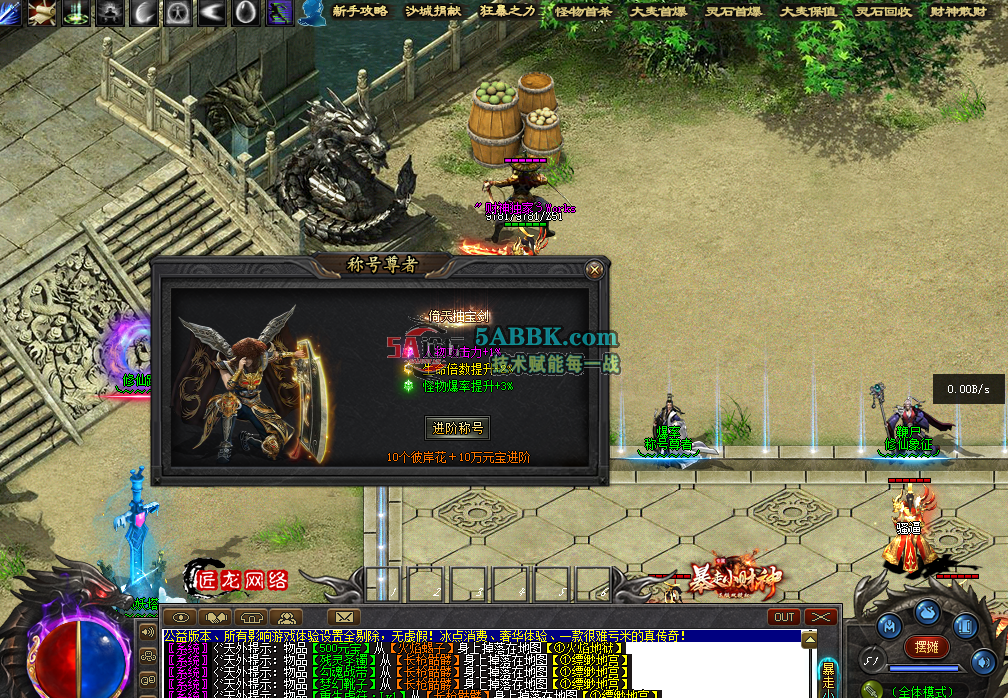Click the eye icon on chat bar

pyautogui.click(x=180, y=617)
